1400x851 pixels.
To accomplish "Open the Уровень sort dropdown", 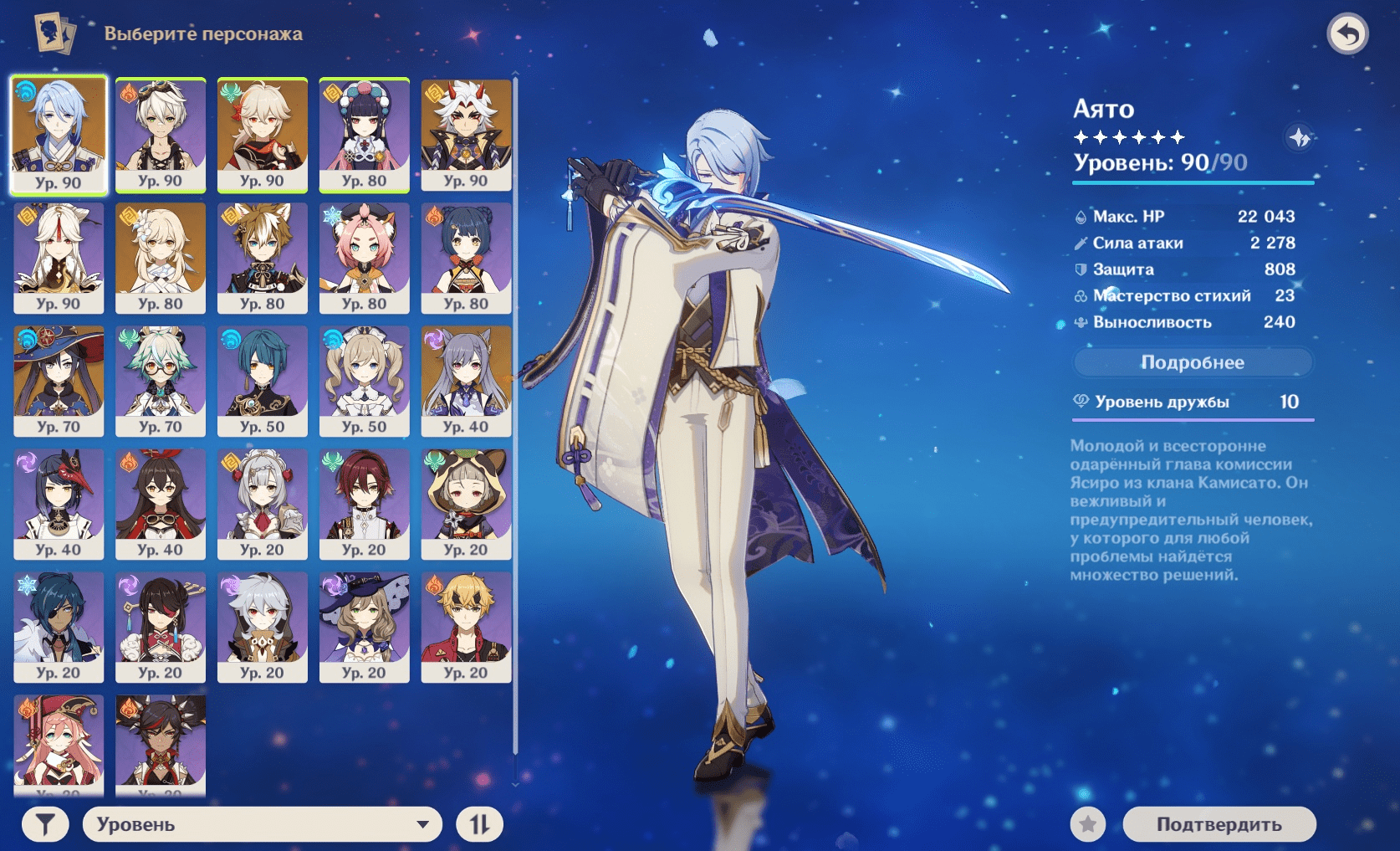I will pyautogui.click(x=262, y=824).
